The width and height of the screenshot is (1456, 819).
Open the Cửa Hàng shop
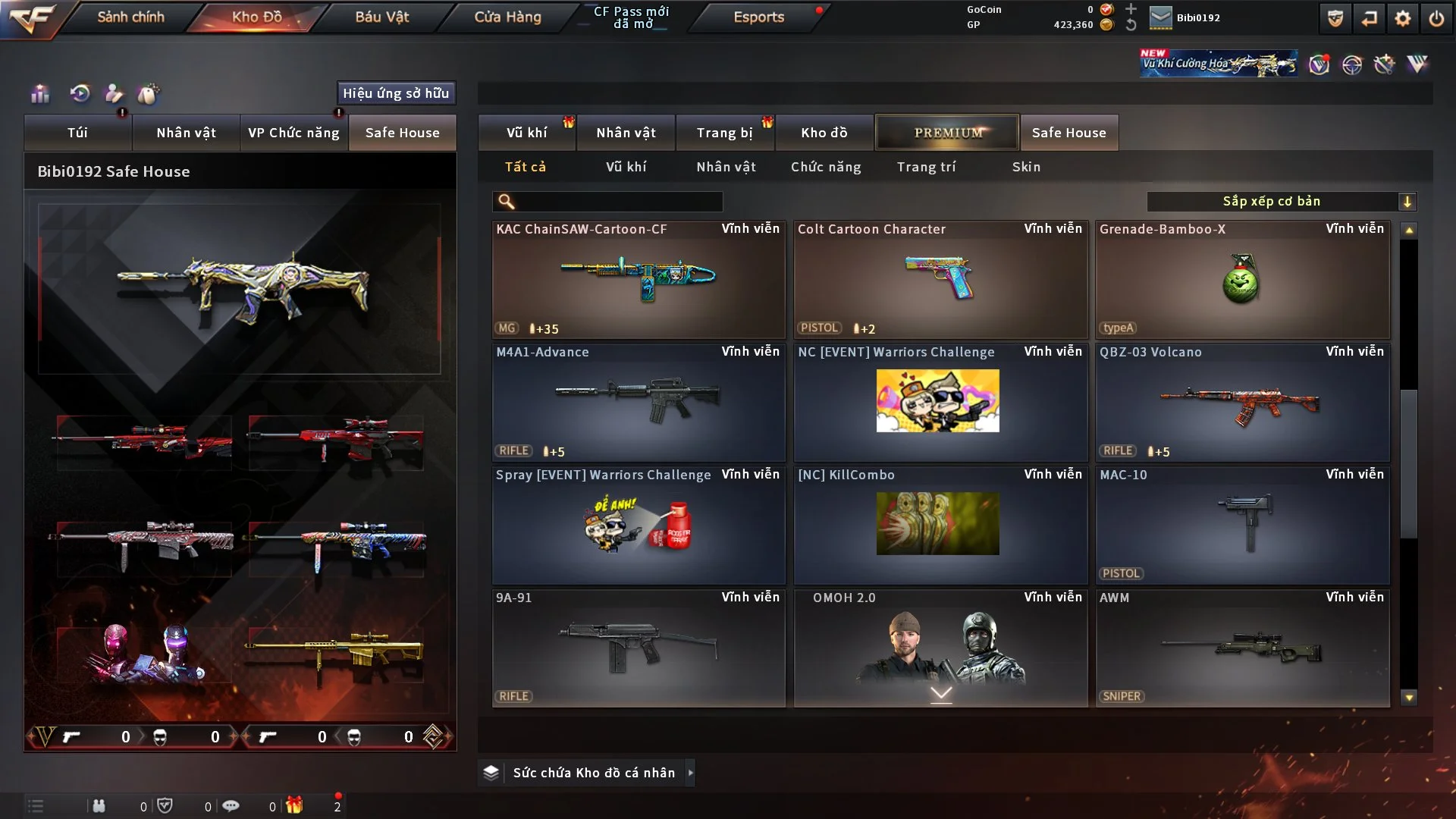[507, 17]
